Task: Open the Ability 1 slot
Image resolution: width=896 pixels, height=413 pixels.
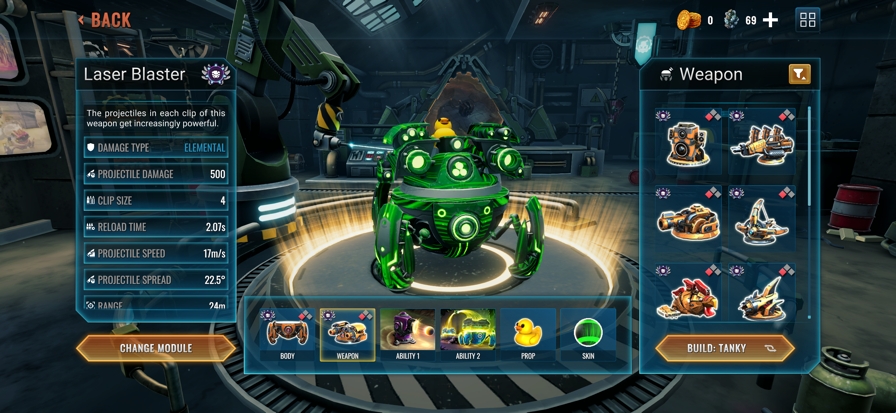Action: (407, 335)
